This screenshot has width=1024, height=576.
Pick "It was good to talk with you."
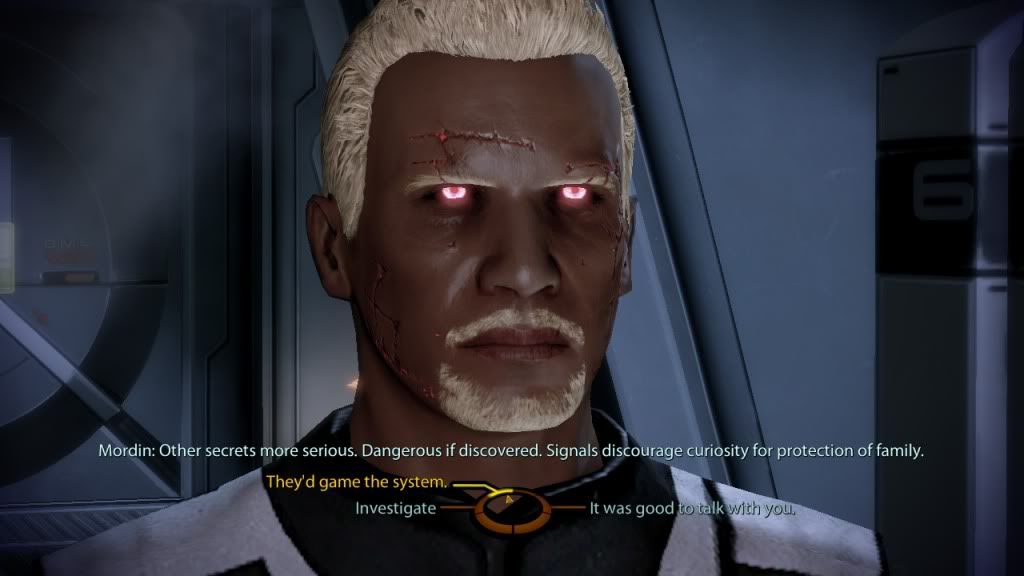point(692,508)
